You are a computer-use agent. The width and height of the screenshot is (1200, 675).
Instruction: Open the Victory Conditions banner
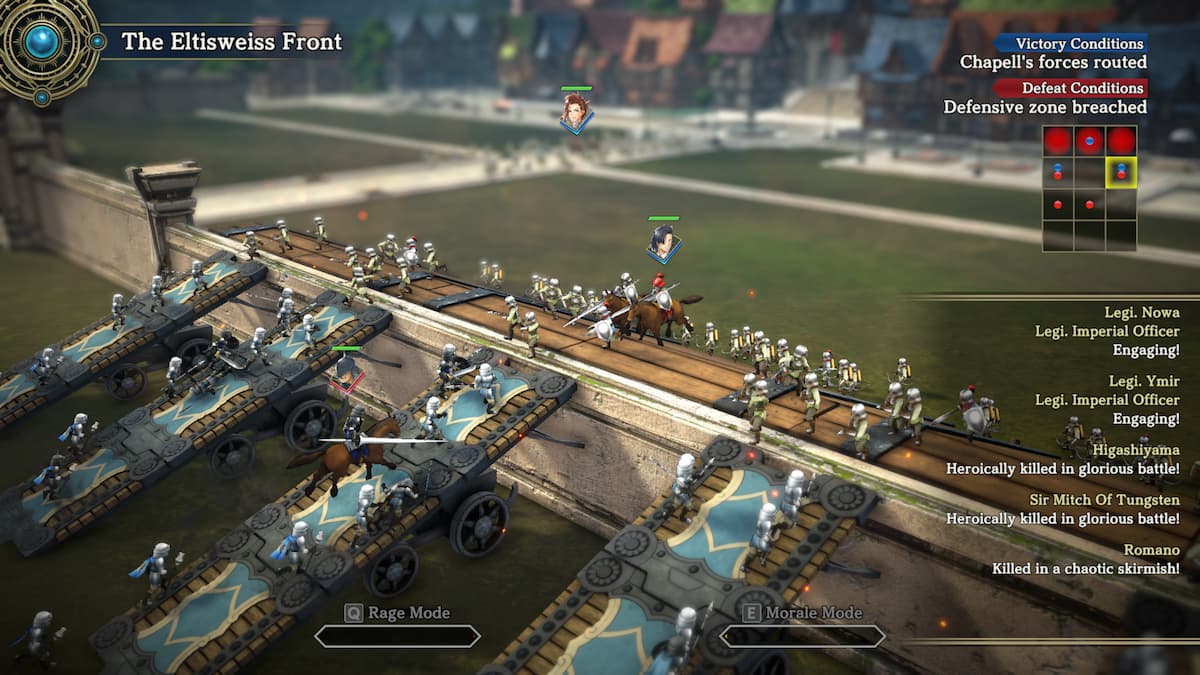coord(1071,43)
